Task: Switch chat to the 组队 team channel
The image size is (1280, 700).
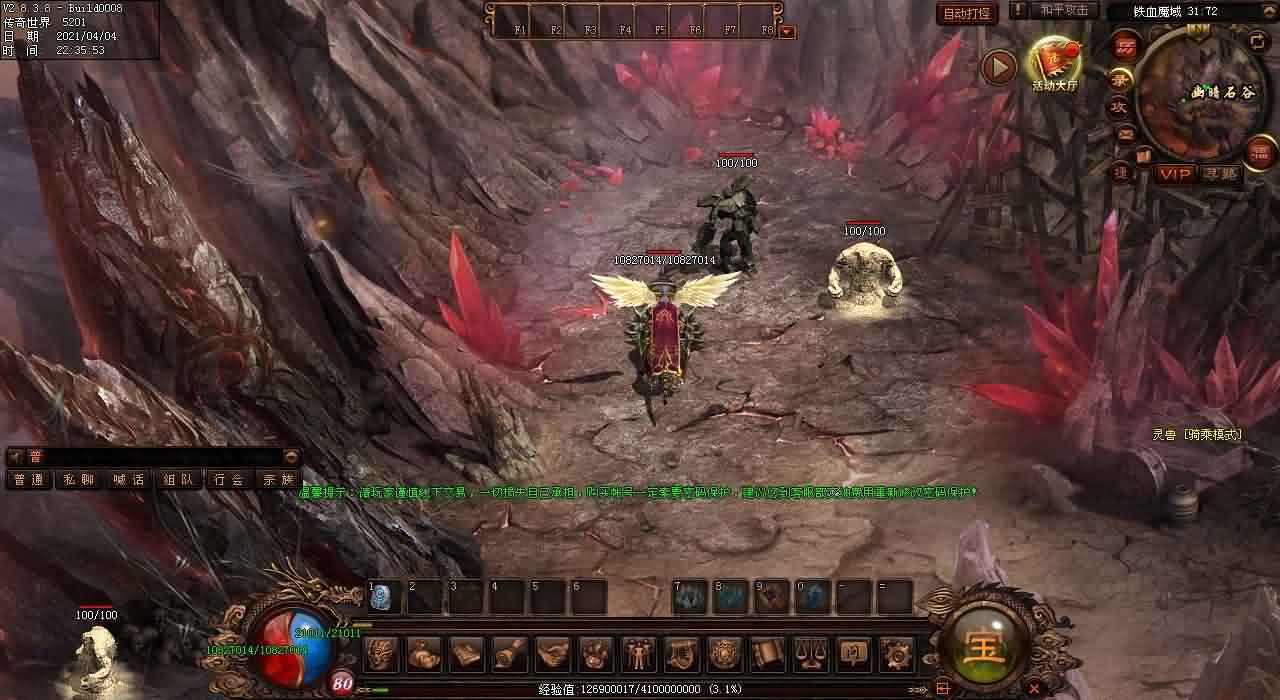Action: pyautogui.click(x=179, y=480)
